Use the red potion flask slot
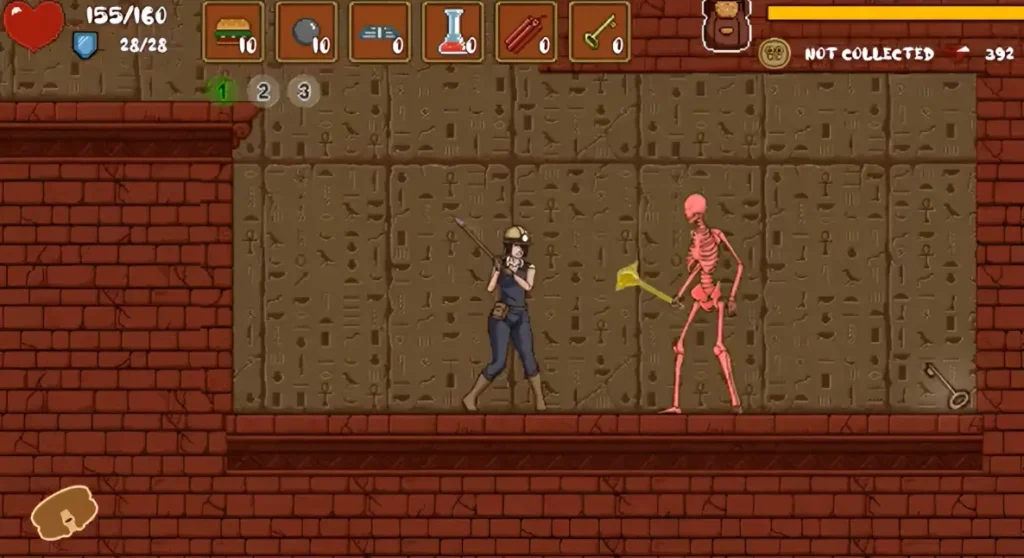The width and height of the screenshot is (1024, 558). click(x=453, y=32)
